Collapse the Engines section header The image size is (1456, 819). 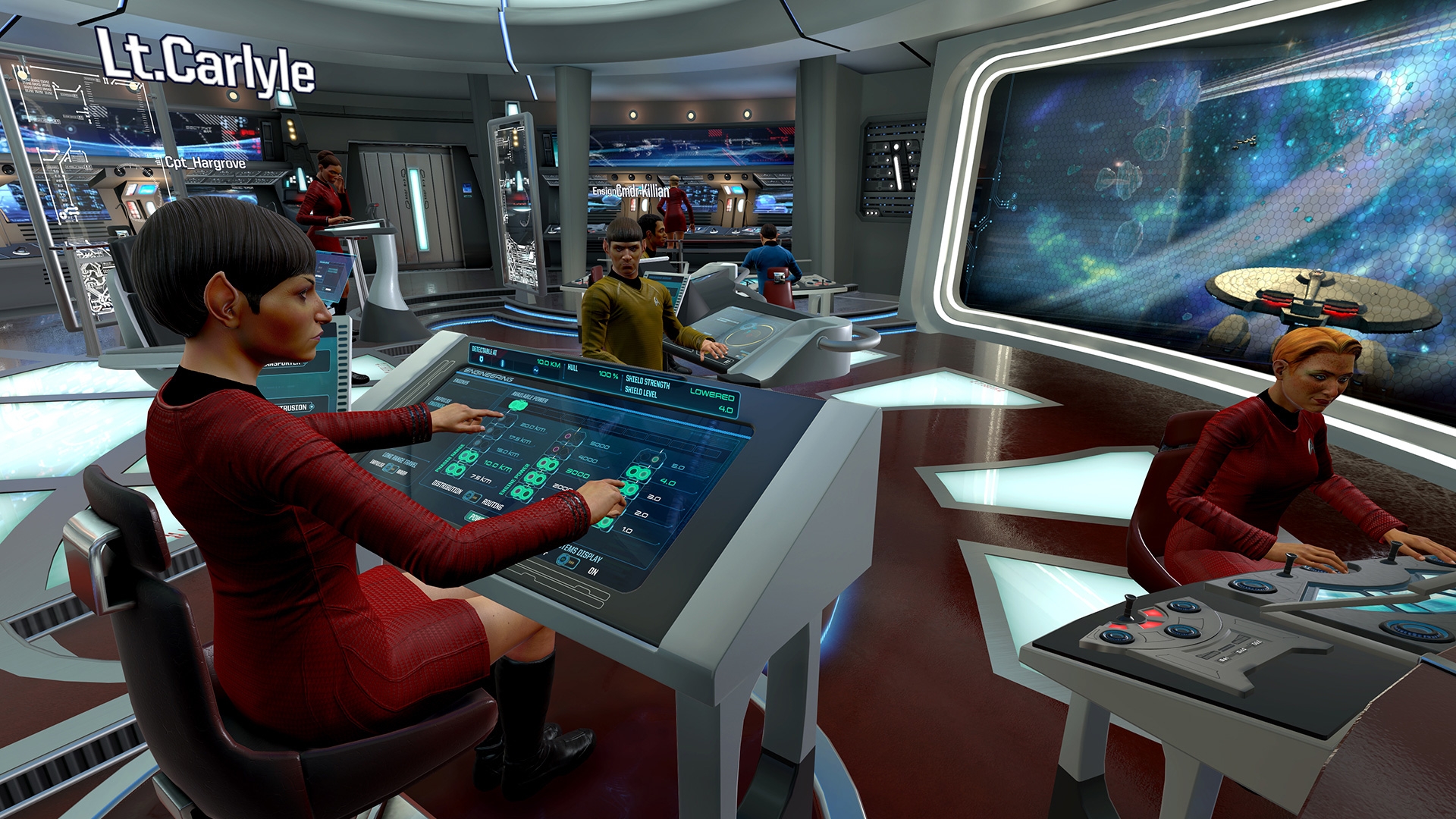[x=460, y=382]
